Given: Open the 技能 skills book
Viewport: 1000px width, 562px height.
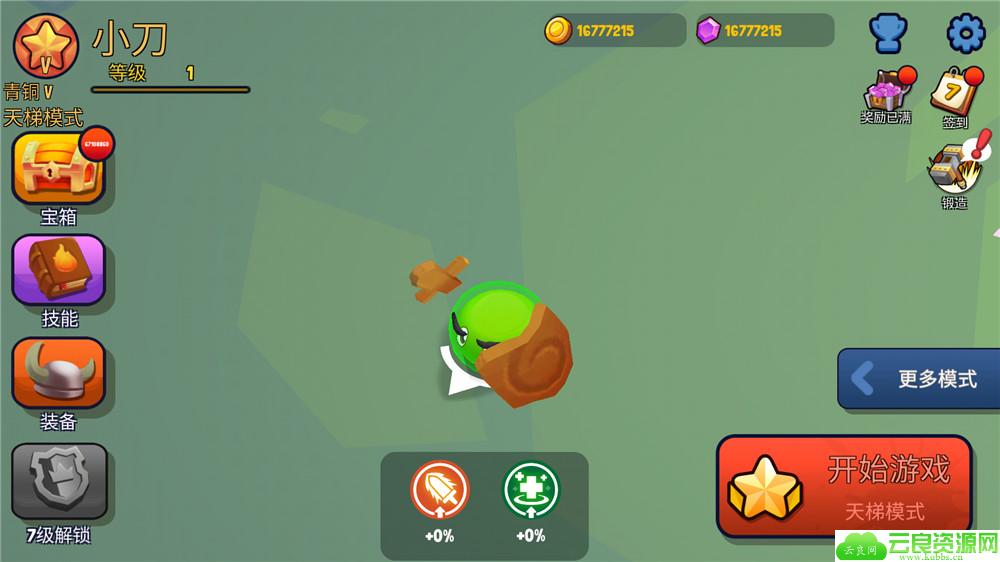Looking at the screenshot, I should 58,270.
